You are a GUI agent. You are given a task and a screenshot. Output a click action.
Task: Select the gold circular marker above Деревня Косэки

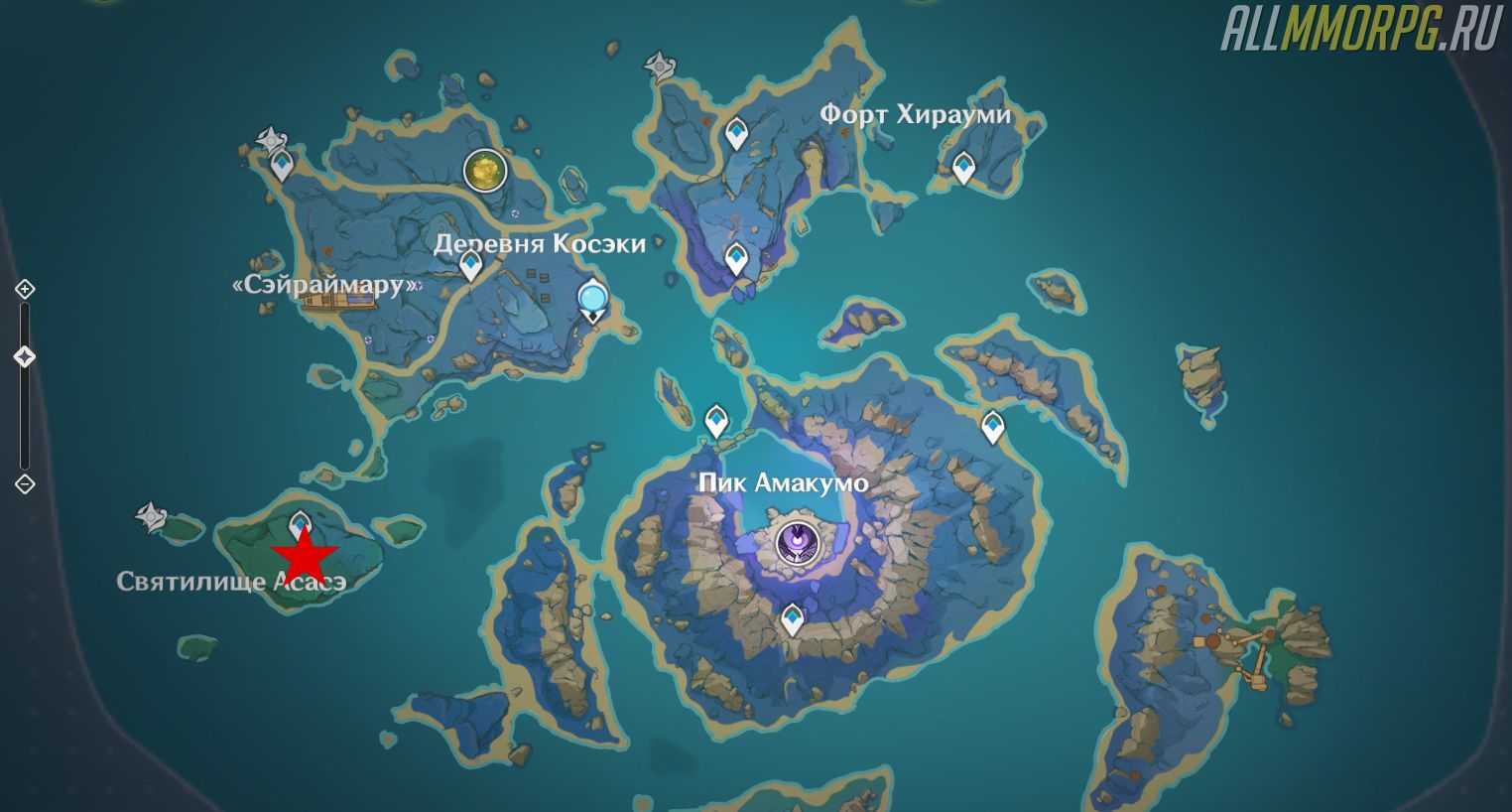coord(485,171)
